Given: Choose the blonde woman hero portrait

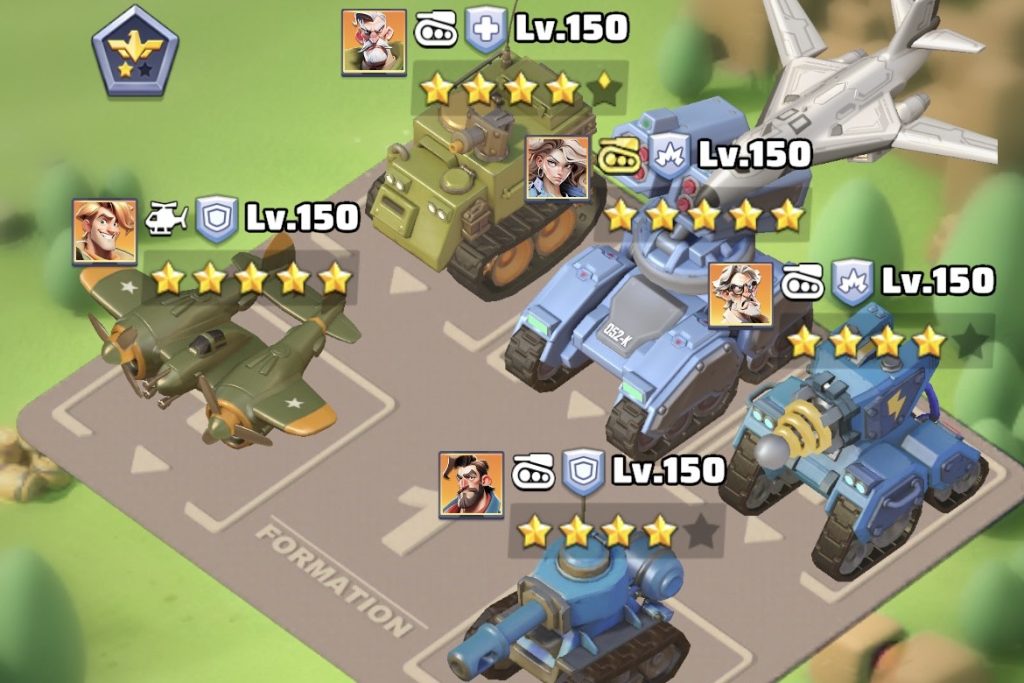Looking at the screenshot, I should (x=557, y=167).
